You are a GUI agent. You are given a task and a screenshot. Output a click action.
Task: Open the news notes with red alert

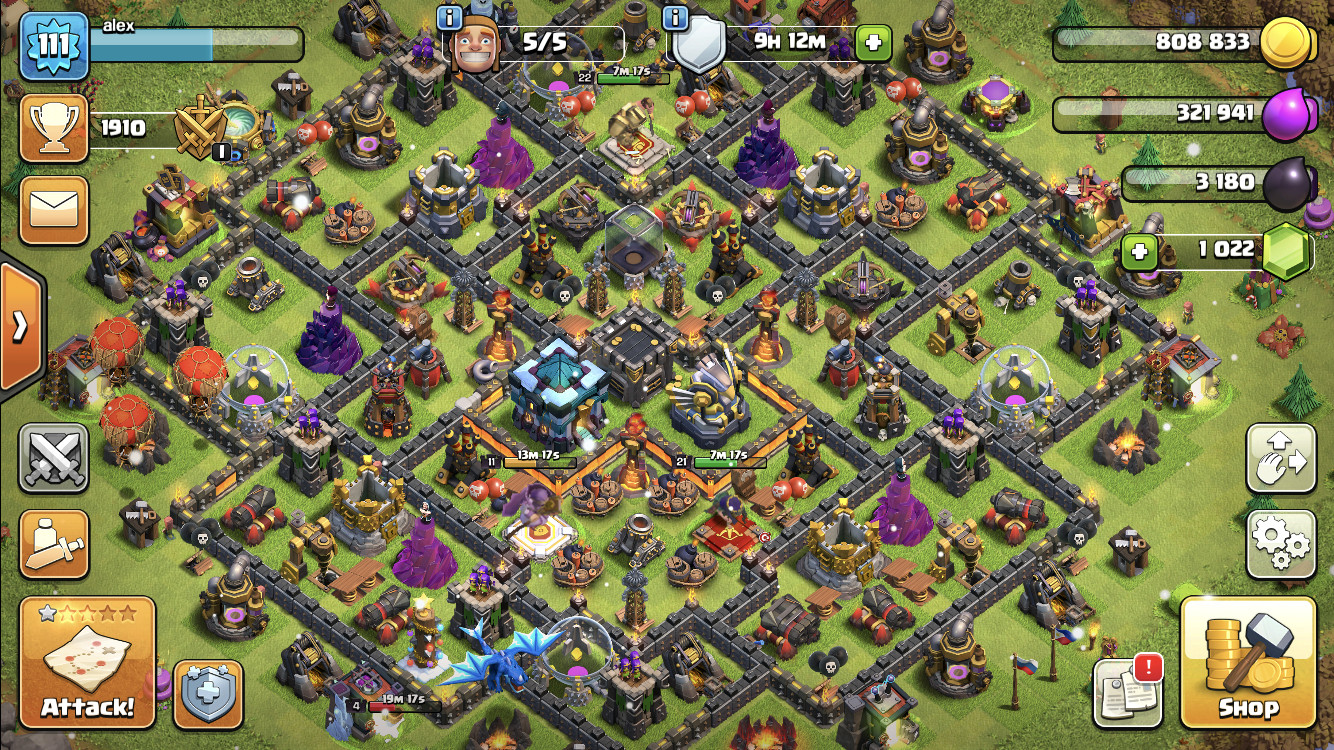coord(1127,691)
